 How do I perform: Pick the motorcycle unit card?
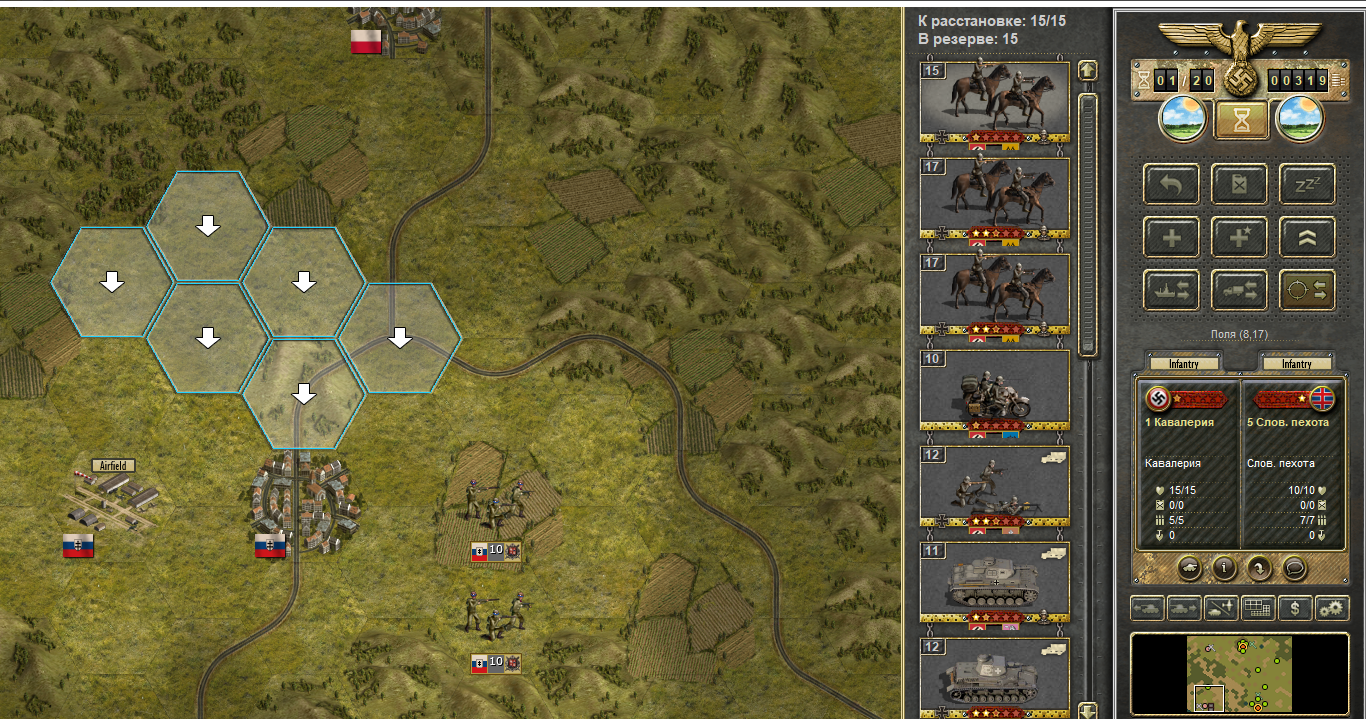(995, 388)
